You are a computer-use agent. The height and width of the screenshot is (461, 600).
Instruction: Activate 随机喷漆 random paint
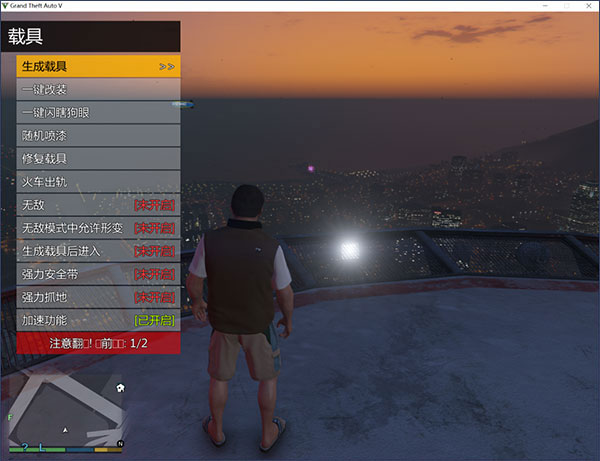pyautogui.click(x=98, y=136)
